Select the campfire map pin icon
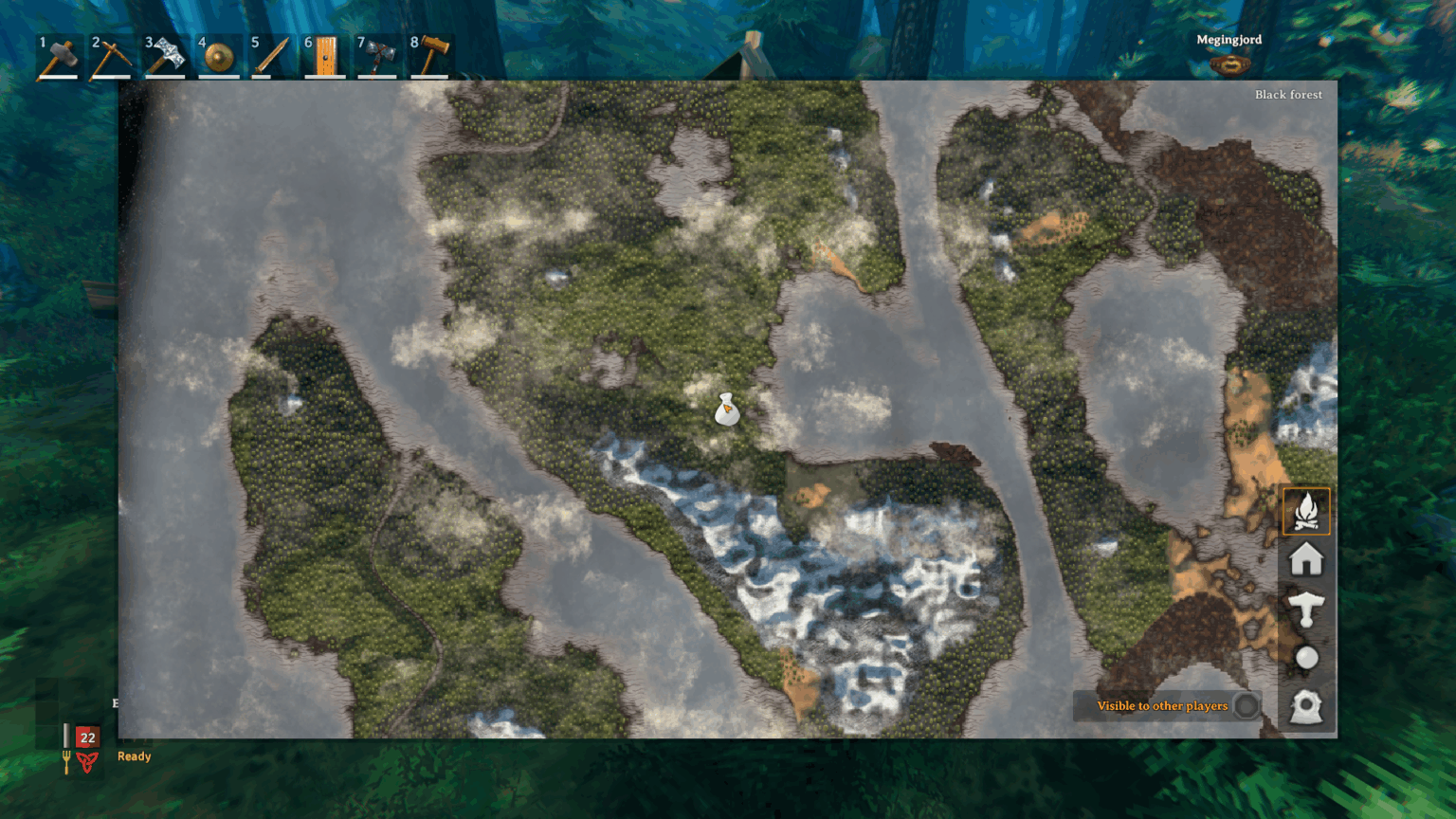Screen dimensions: 1456x819 pyautogui.click(x=1307, y=510)
